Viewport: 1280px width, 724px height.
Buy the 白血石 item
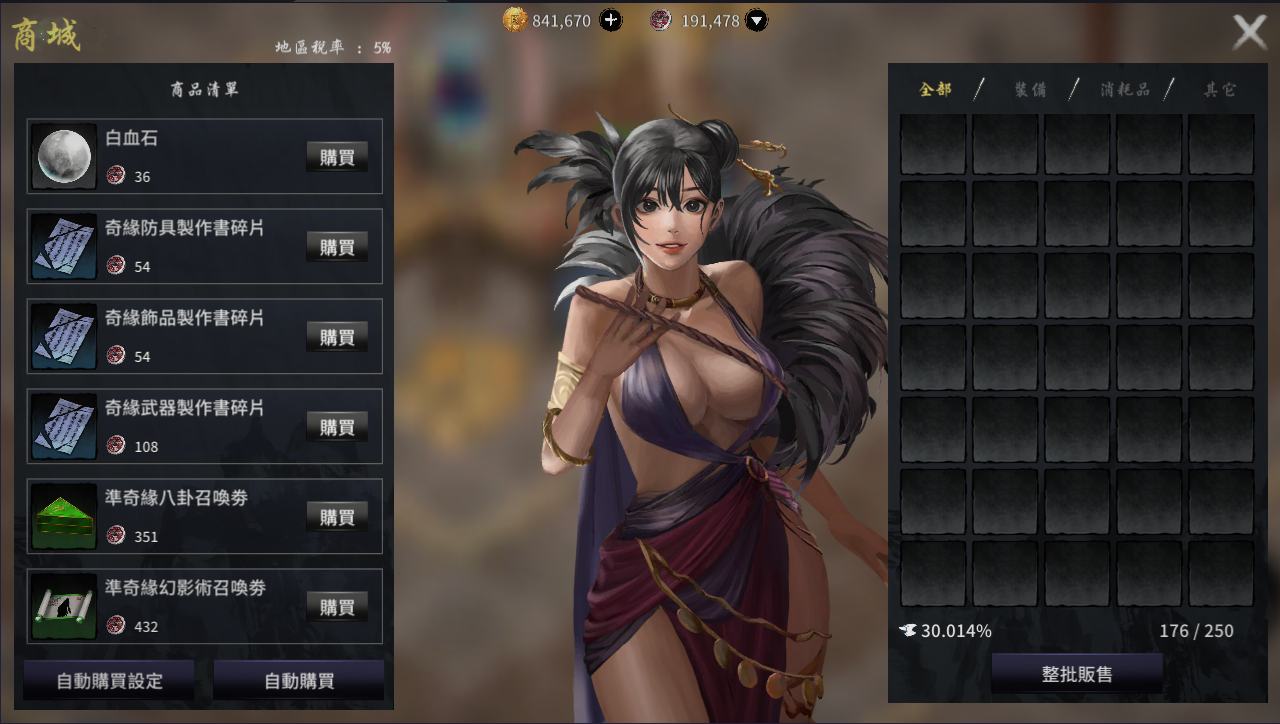337,157
